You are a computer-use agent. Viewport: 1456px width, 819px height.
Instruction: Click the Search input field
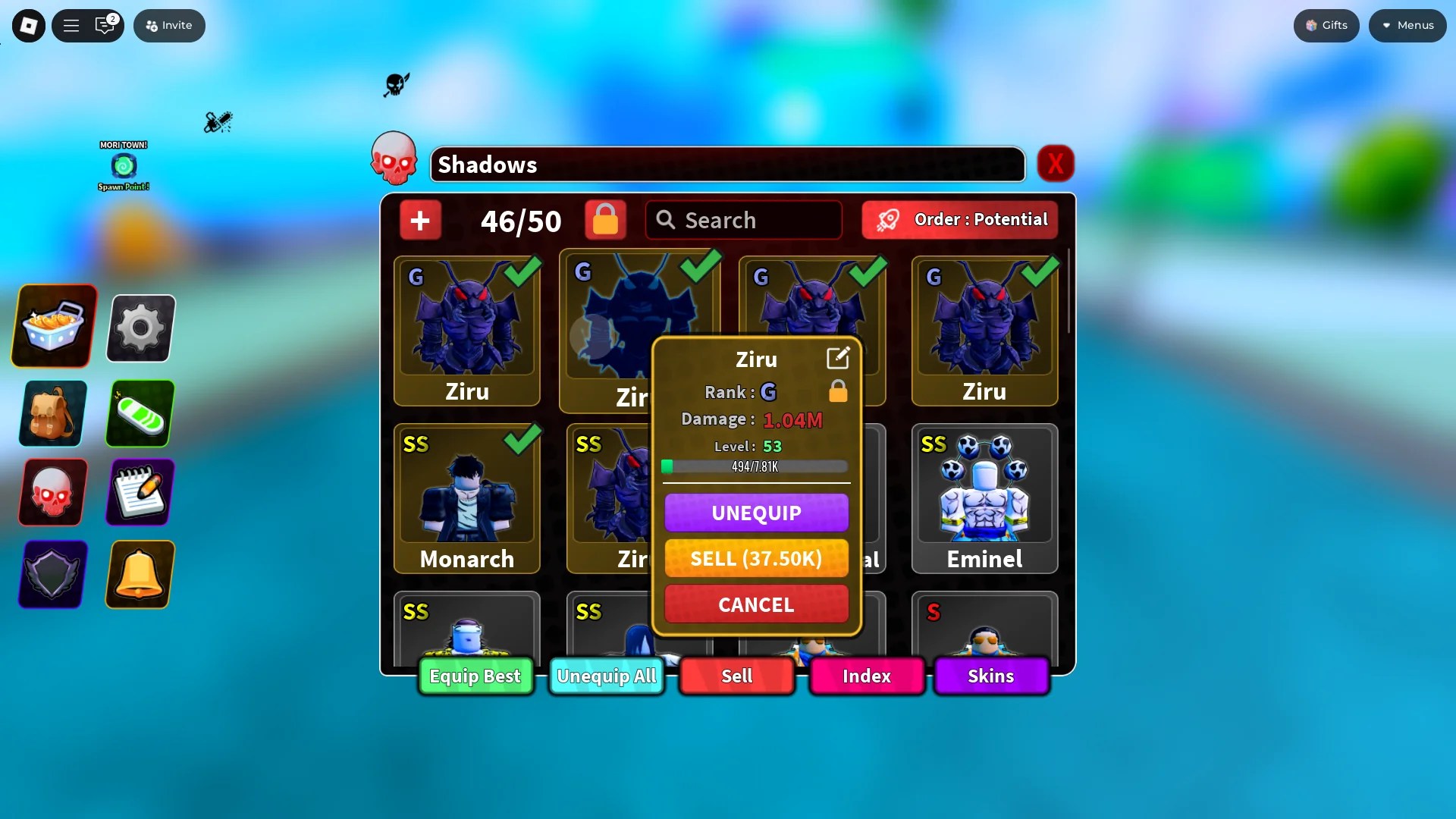pyautogui.click(x=743, y=220)
